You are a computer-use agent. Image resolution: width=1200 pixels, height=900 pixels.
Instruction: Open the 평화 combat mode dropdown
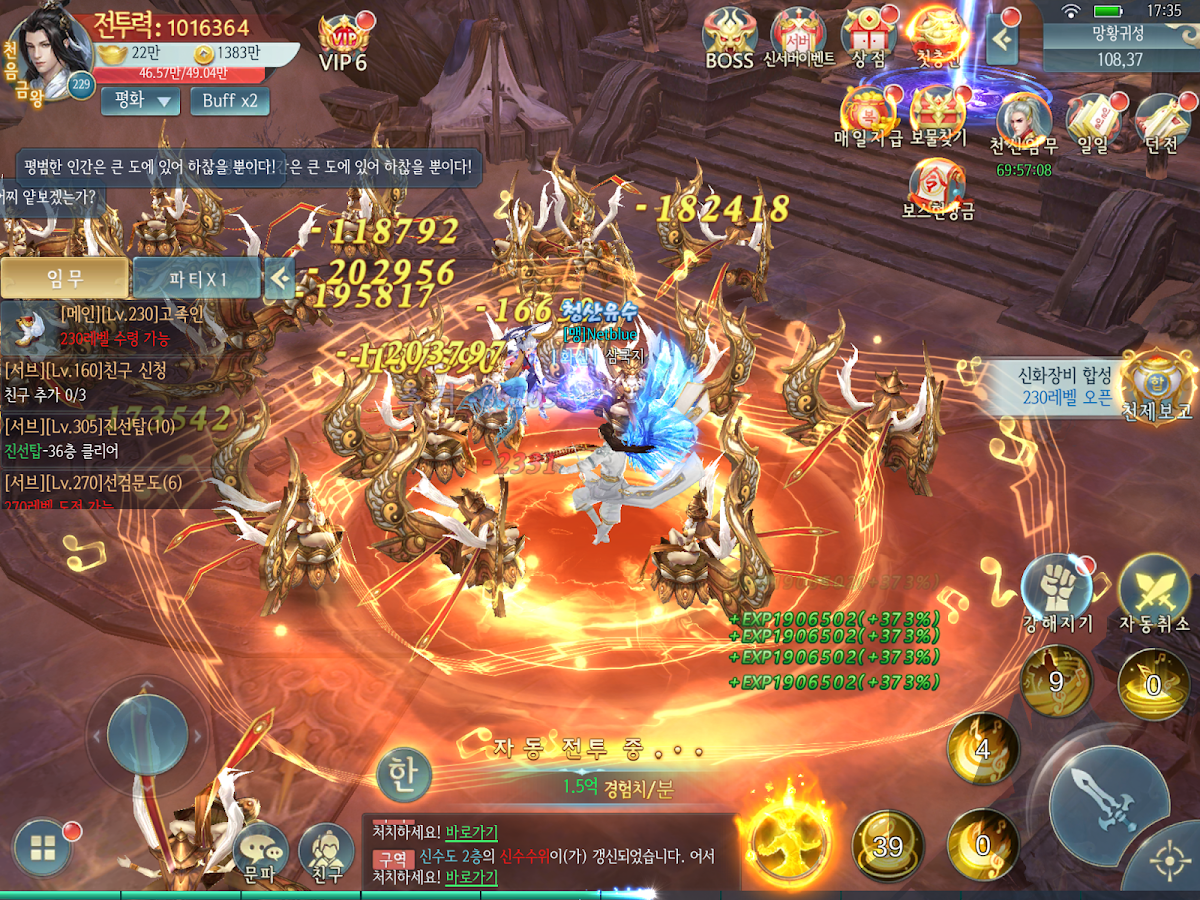[140, 100]
